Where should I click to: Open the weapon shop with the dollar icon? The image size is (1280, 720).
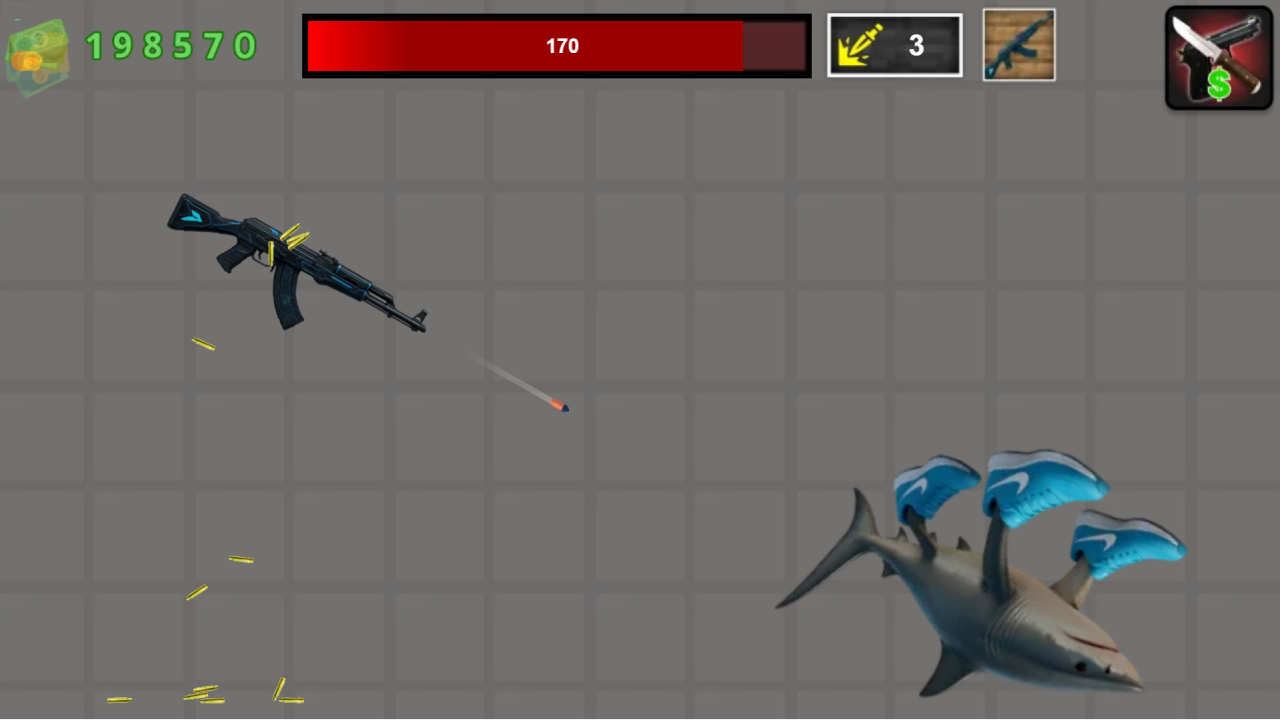(x=1218, y=57)
